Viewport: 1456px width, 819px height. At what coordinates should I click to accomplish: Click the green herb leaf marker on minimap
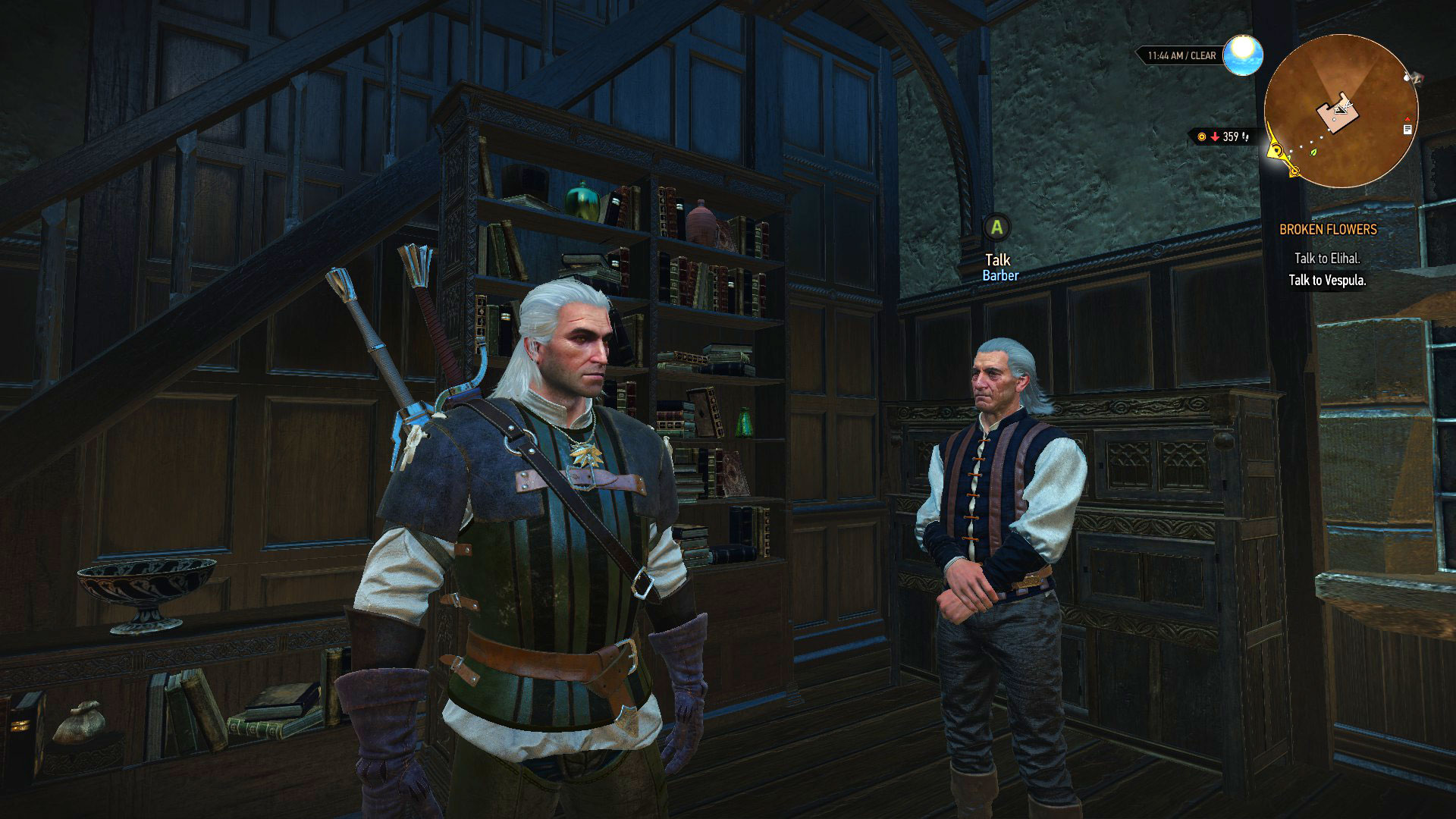coord(1313,152)
